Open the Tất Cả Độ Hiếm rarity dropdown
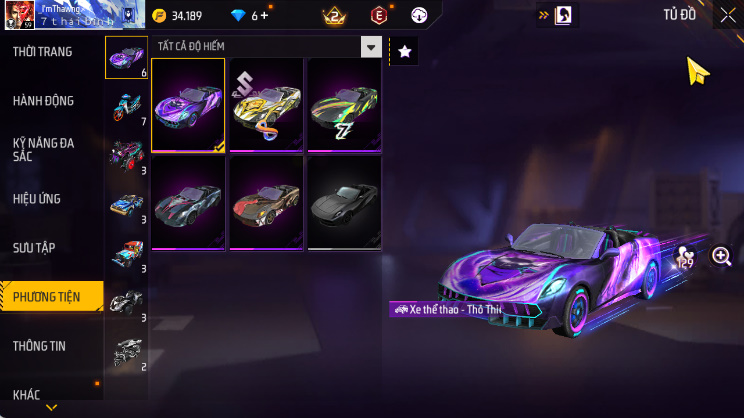The height and width of the screenshot is (418, 744). [x=267, y=47]
